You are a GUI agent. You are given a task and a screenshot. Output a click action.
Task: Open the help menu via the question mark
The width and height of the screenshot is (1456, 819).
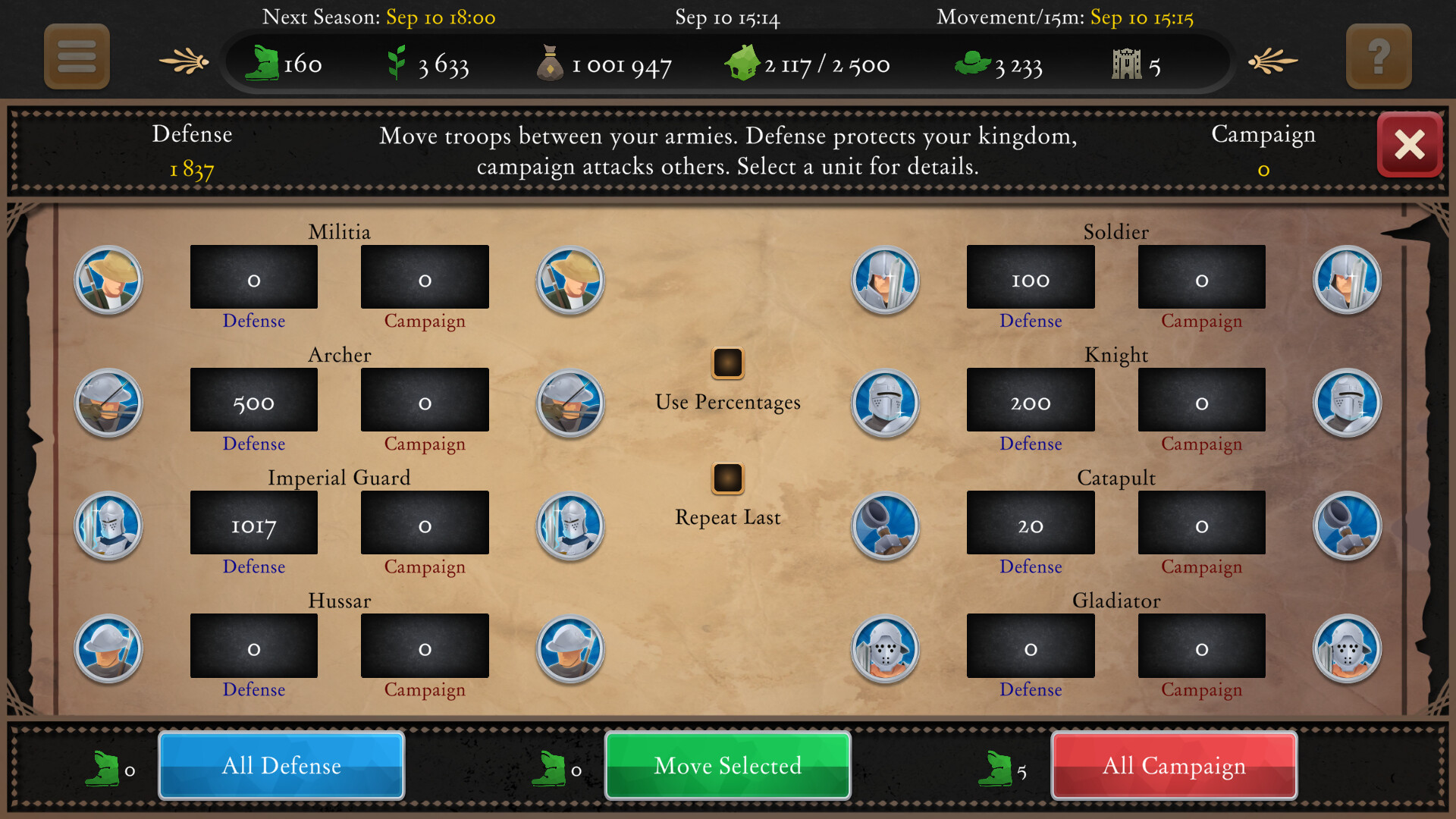pos(1378,56)
